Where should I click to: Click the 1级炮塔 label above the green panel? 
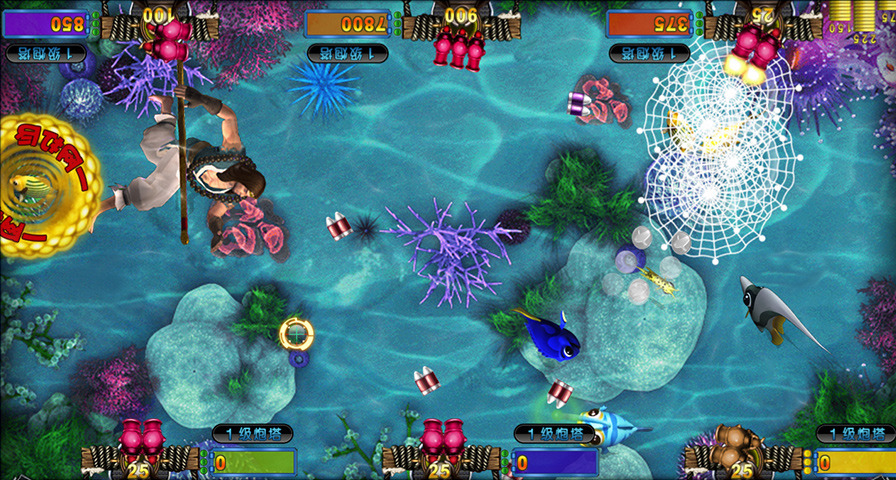252,433
